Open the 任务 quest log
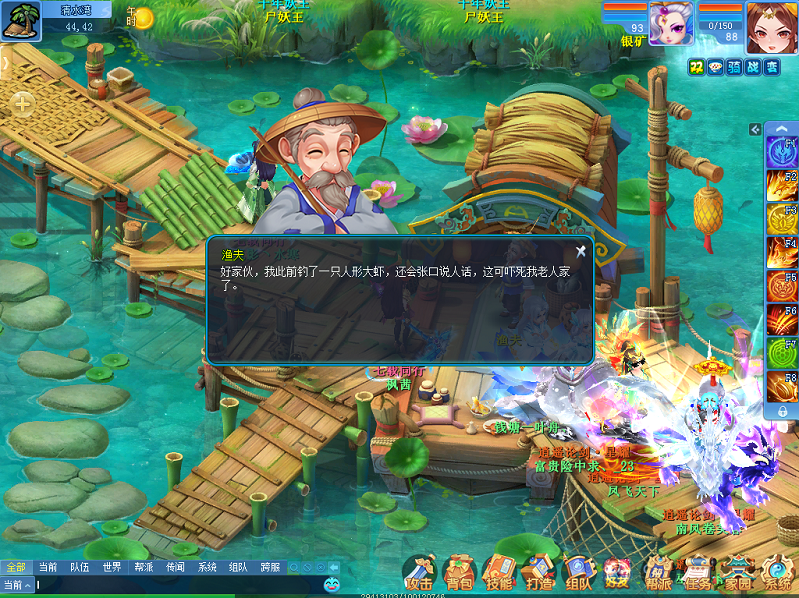Image resolution: width=799 pixels, height=598 pixels. (698, 573)
